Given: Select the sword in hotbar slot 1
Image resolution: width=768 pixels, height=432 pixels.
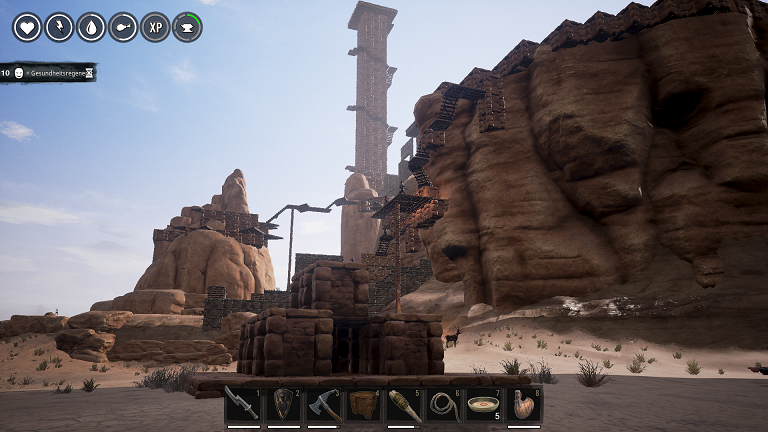Looking at the screenshot, I should (x=243, y=405).
